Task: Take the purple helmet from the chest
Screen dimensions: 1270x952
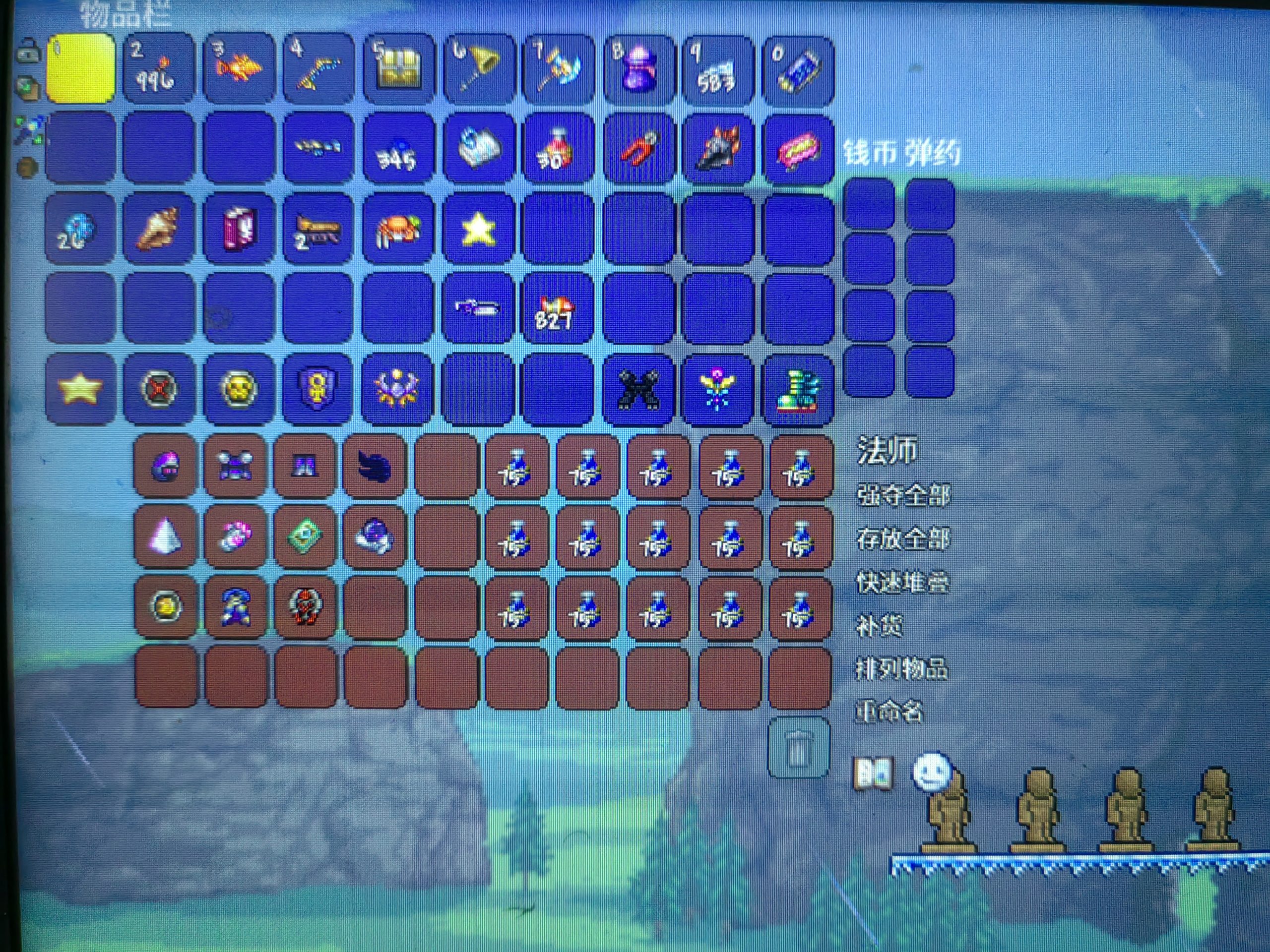Action: [x=165, y=466]
